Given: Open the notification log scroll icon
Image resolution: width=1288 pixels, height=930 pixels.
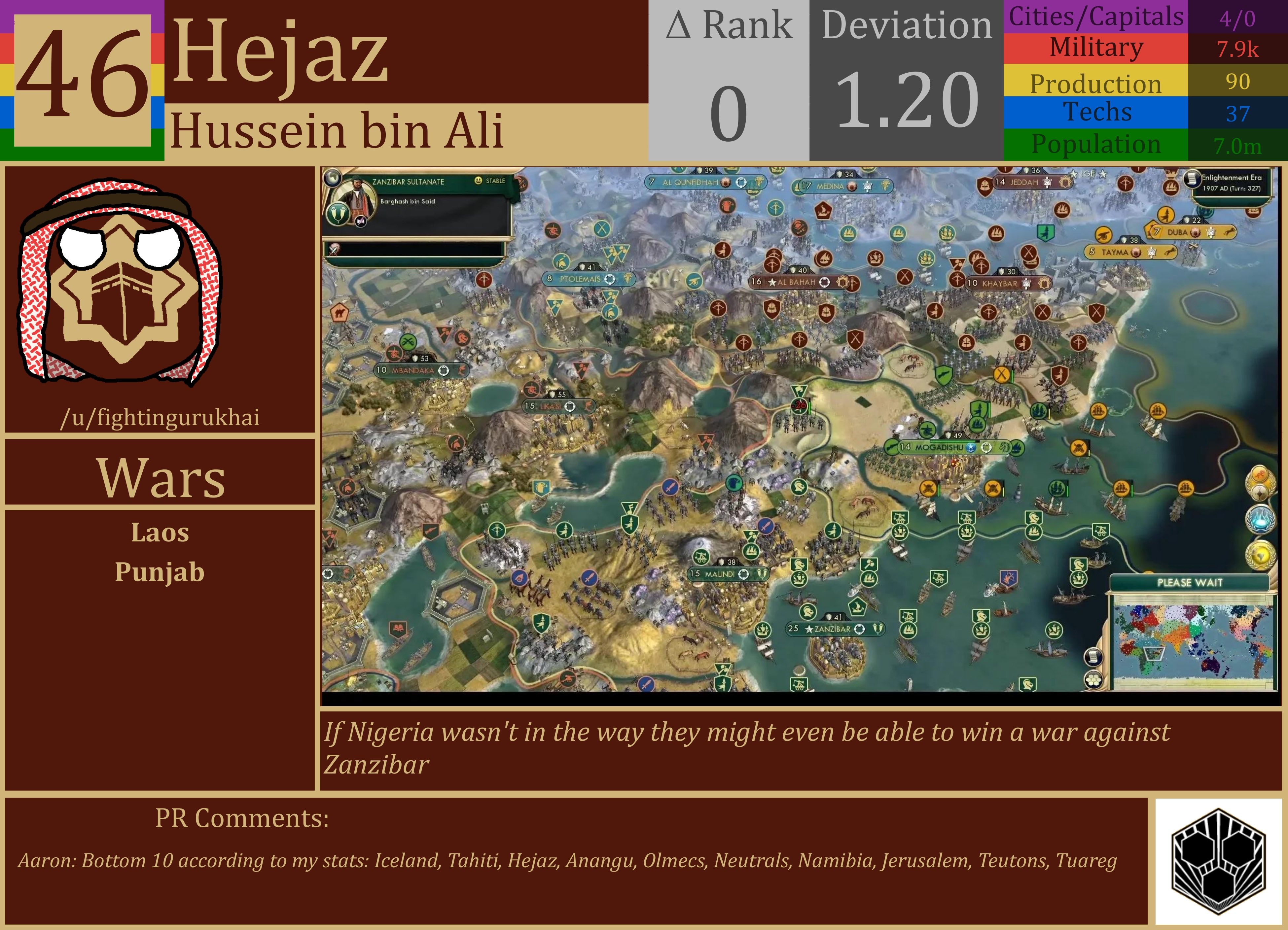Looking at the screenshot, I should coord(1093,657).
